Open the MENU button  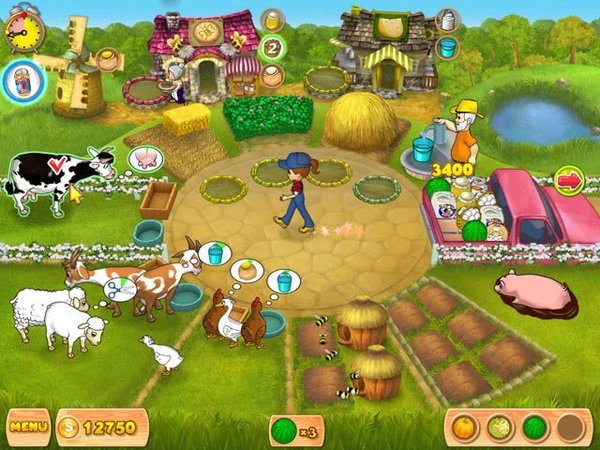[28, 428]
